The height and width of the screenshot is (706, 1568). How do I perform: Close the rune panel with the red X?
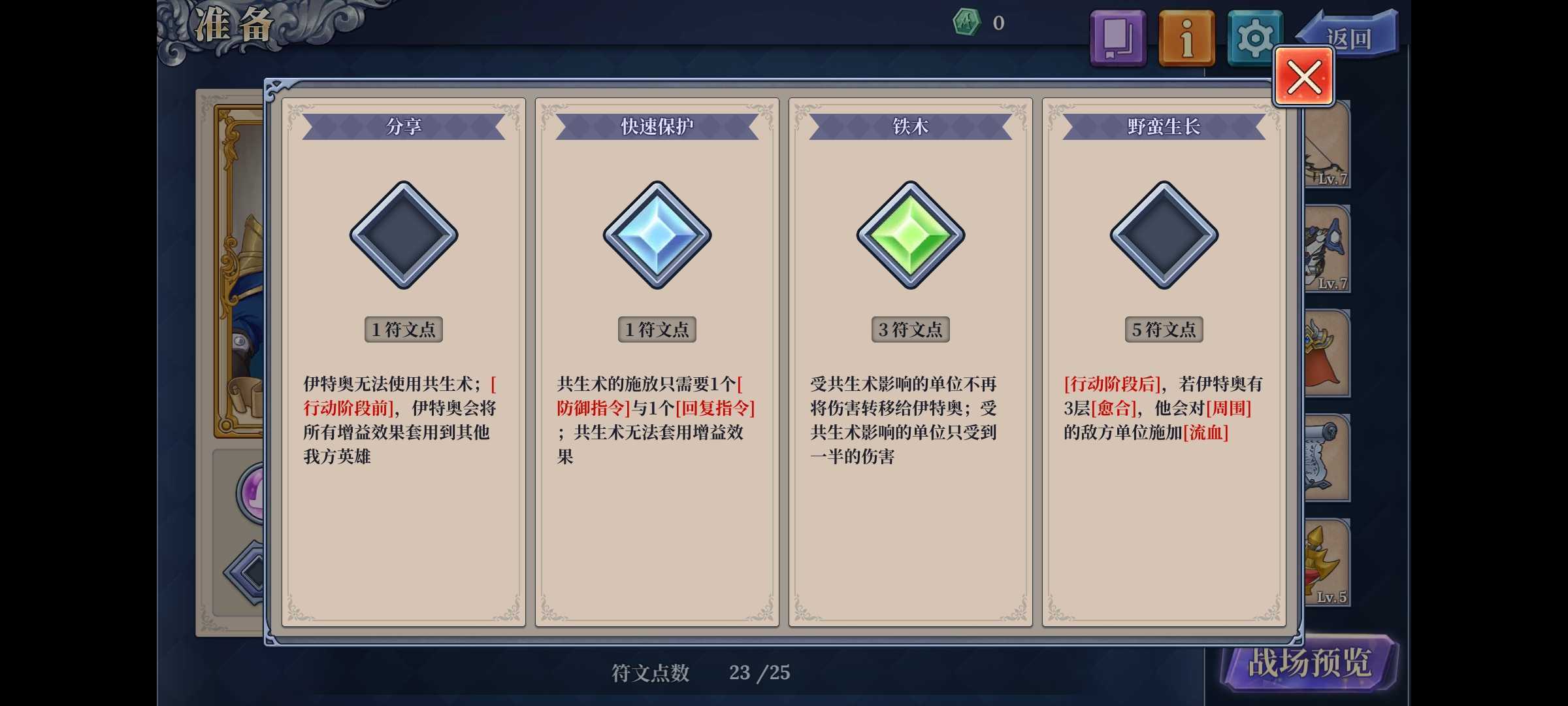tap(1303, 76)
